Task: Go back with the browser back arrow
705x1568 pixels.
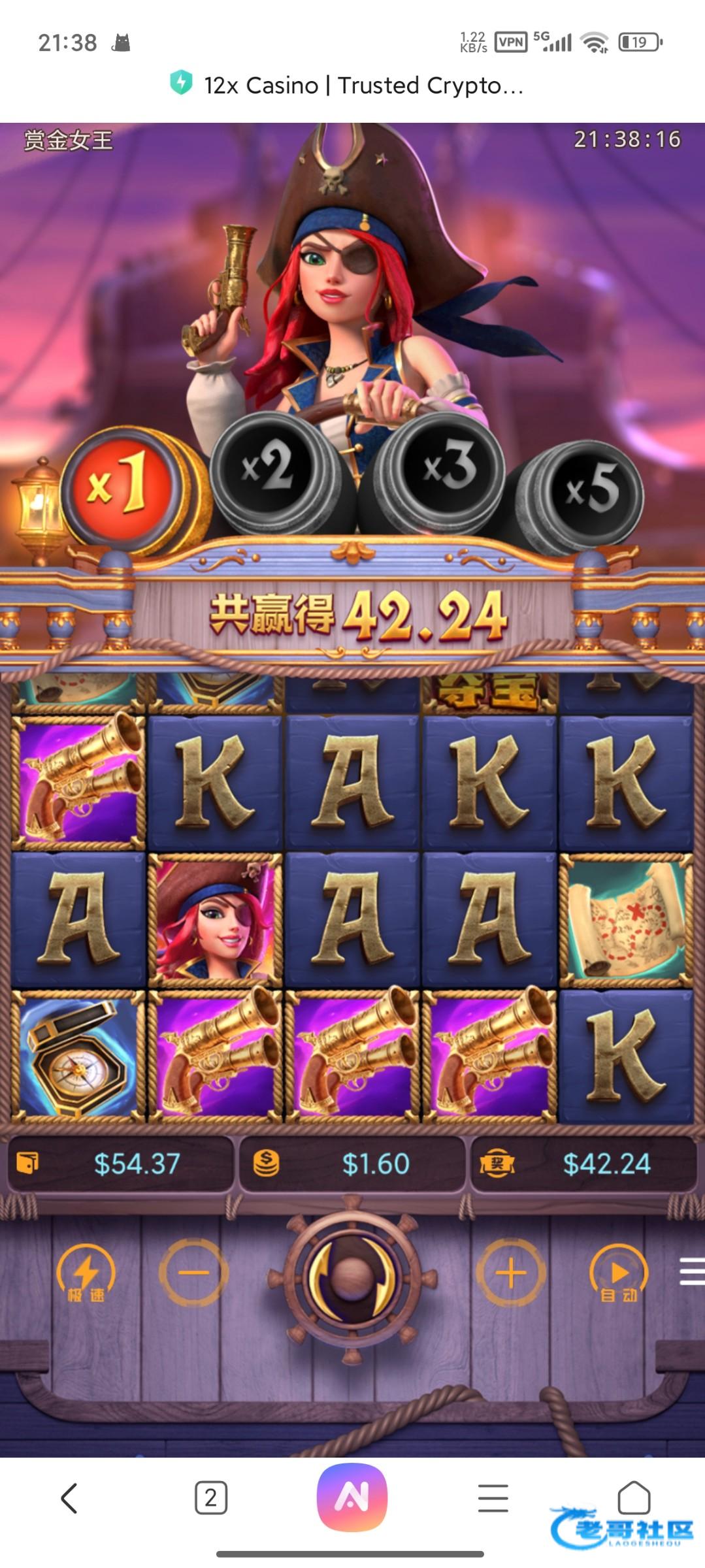Action: 69,1497
